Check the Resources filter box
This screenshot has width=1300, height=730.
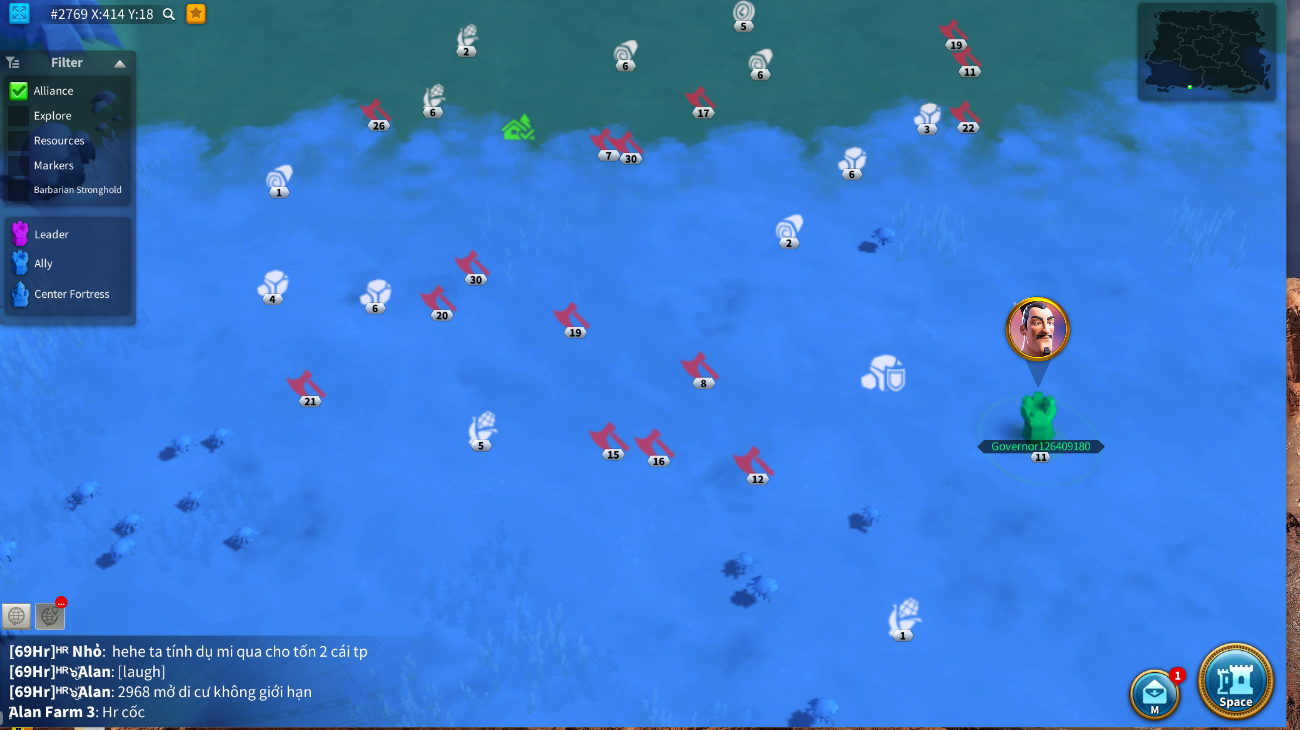click(18, 141)
